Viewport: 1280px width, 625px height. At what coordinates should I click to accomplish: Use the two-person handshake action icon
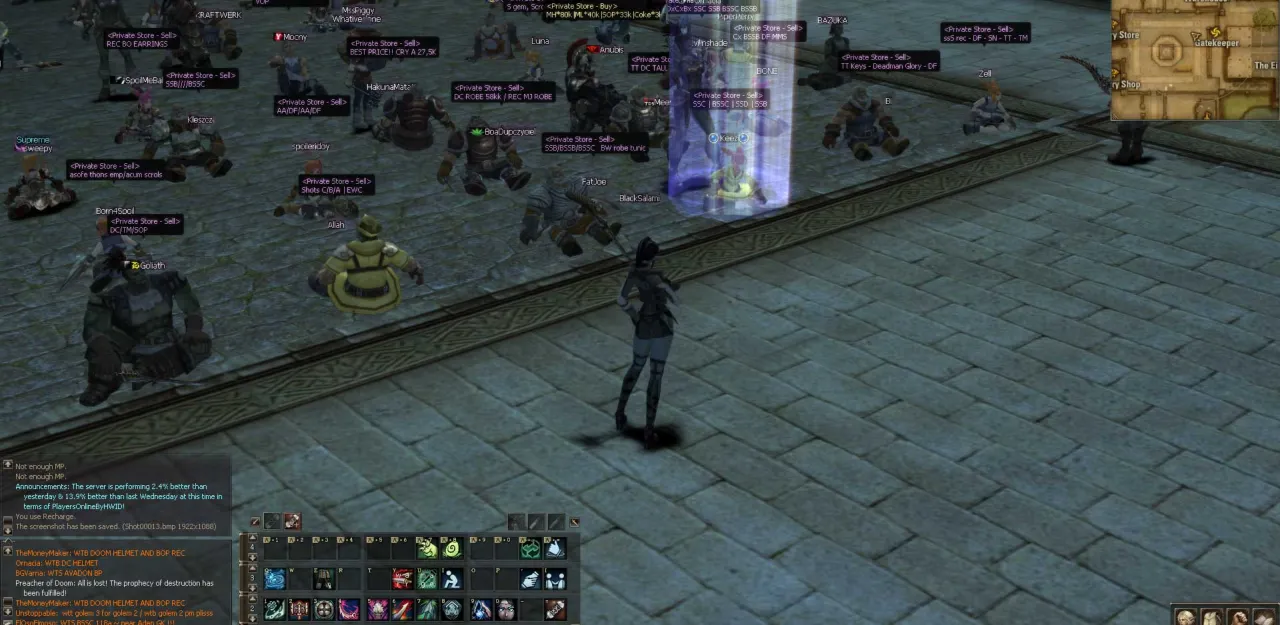click(x=555, y=579)
